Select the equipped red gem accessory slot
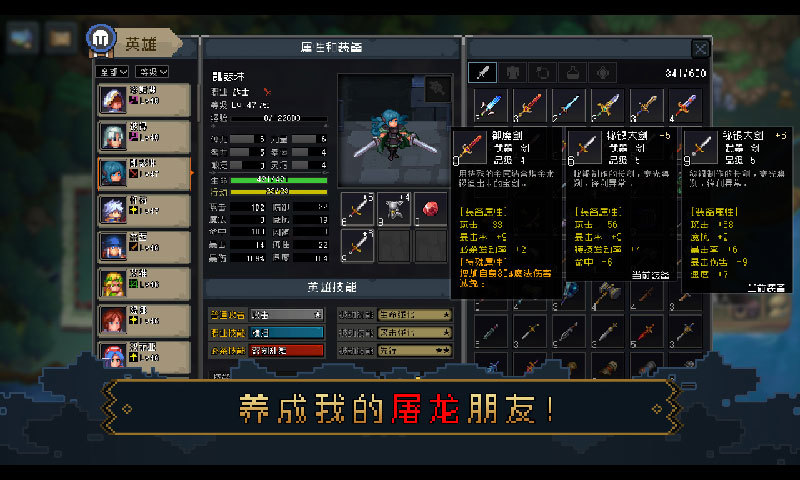 click(430, 208)
